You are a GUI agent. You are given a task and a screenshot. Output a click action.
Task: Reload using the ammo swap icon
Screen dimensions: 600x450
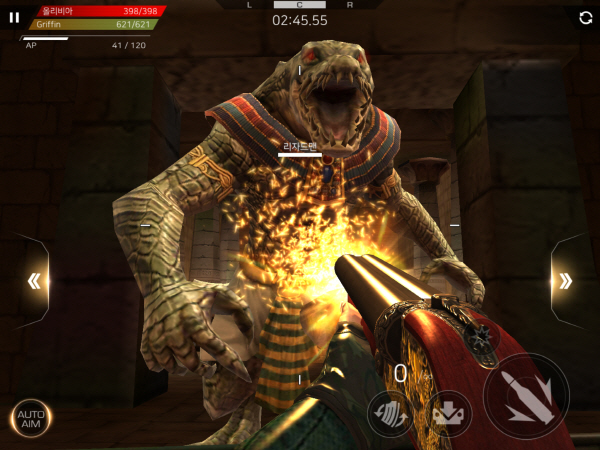(x=390, y=413)
